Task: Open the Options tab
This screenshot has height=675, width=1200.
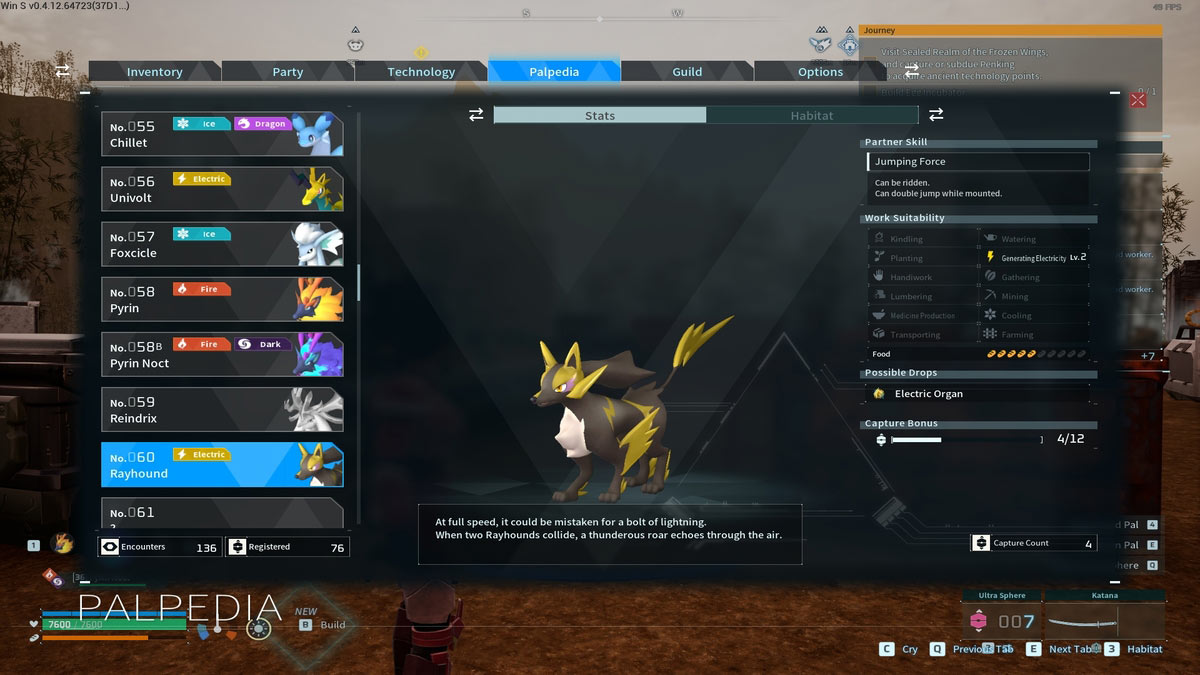Action: tap(820, 72)
